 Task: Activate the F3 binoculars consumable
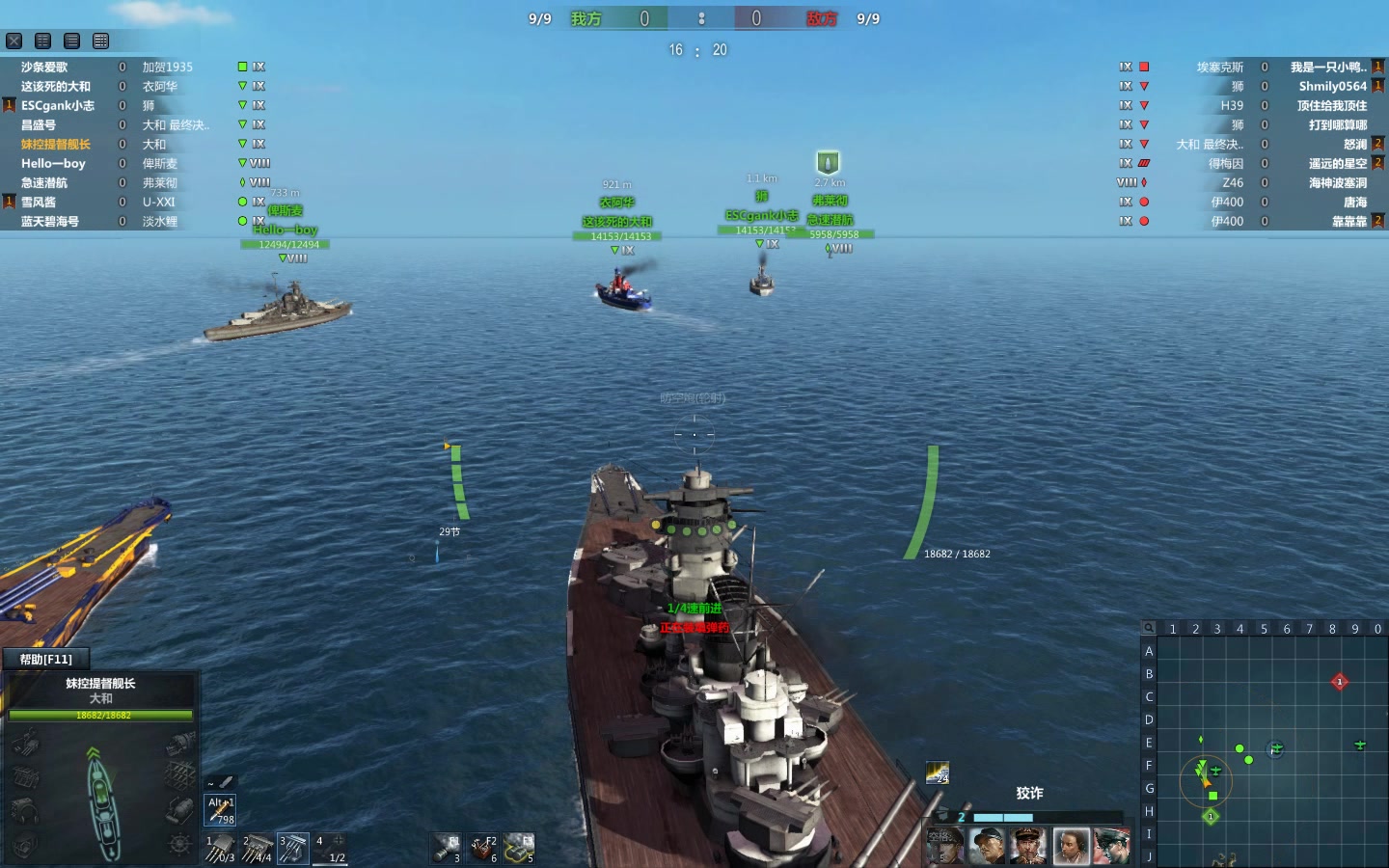(x=519, y=848)
